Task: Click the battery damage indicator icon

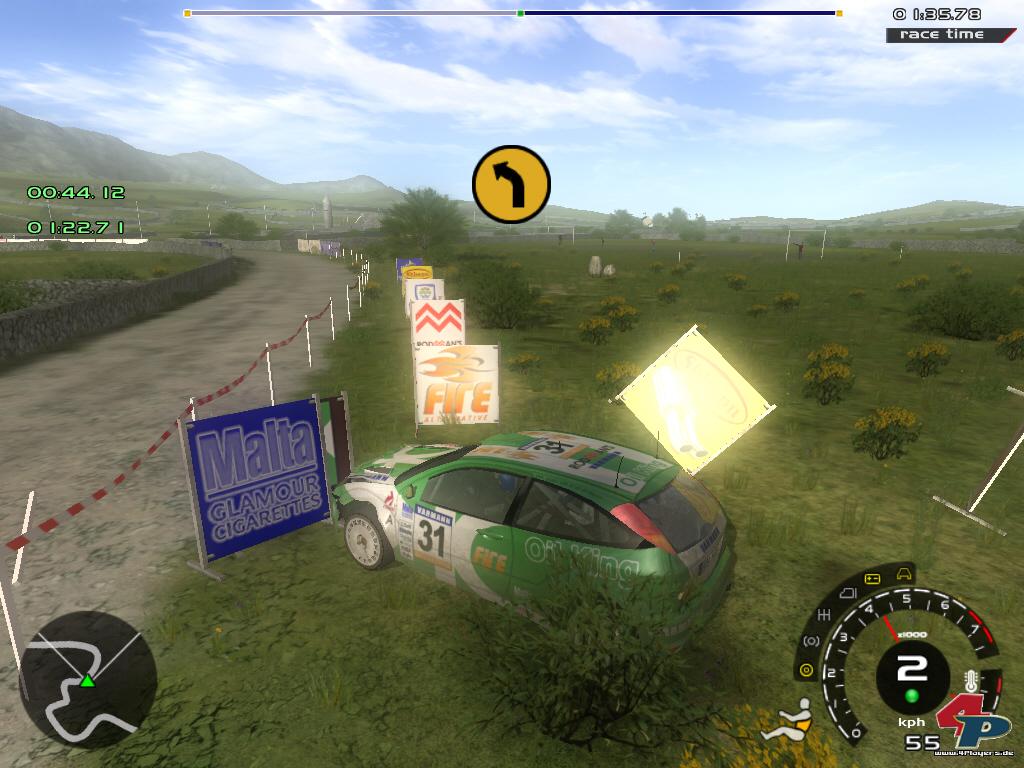Action: (871, 579)
